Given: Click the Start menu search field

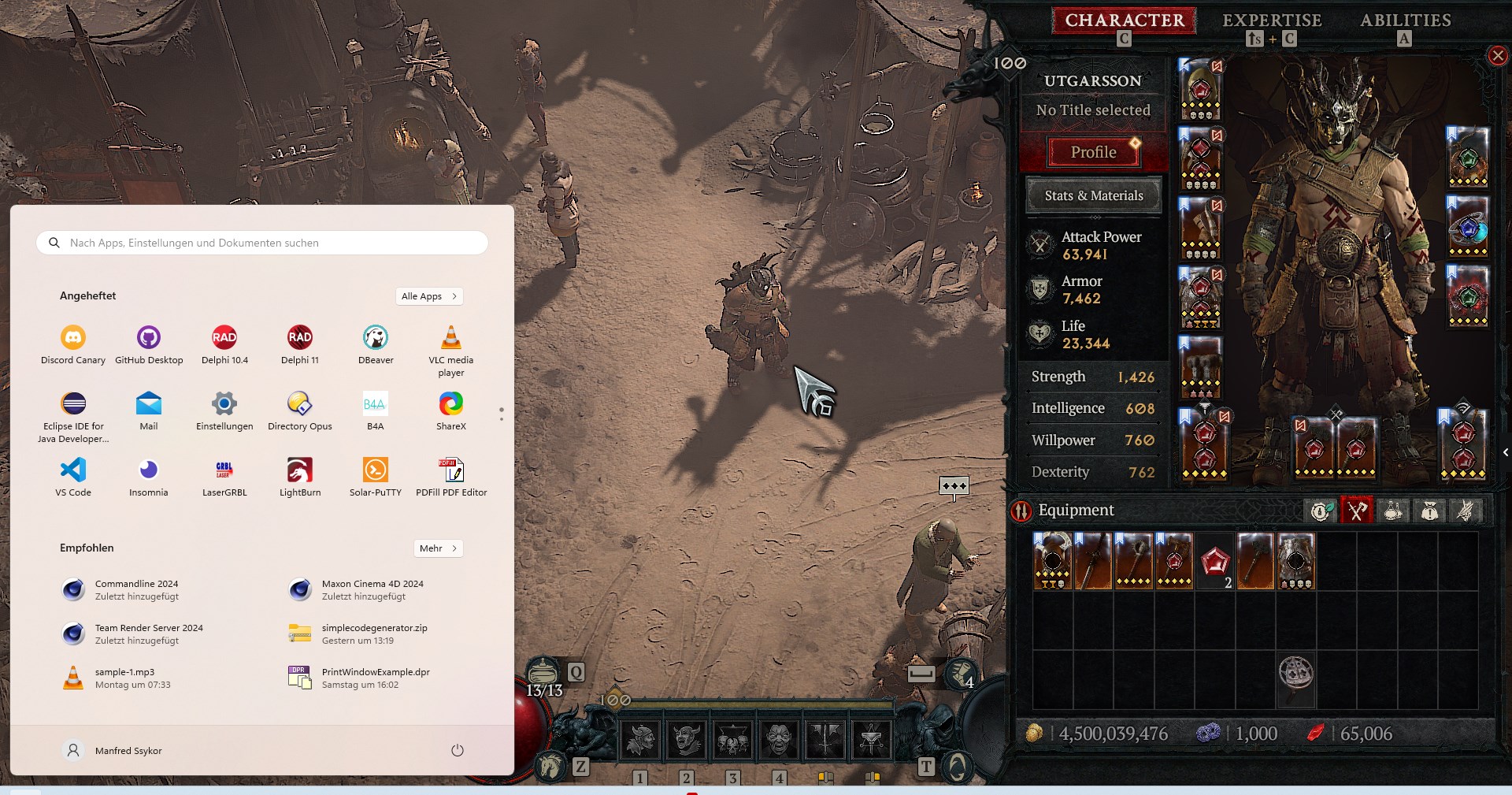Looking at the screenshot, I should pos(262,243).
